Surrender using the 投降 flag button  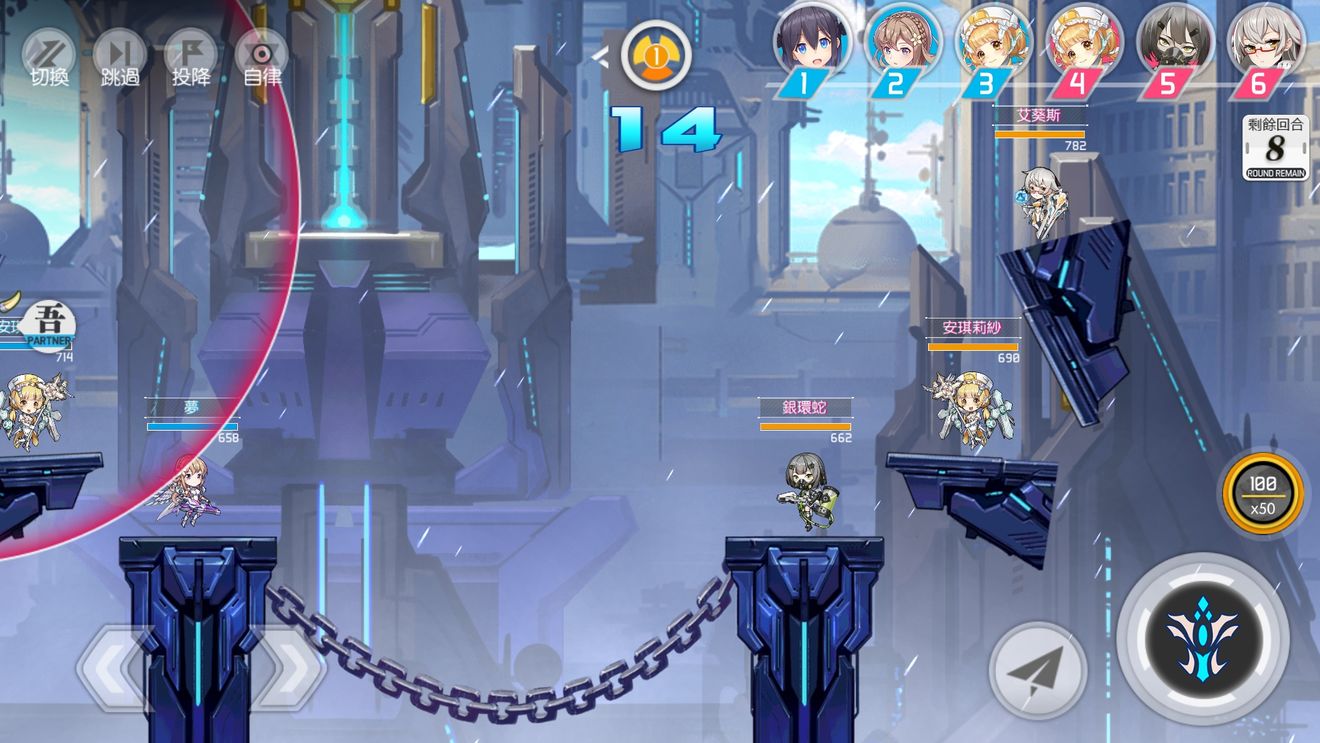[190, 56]
